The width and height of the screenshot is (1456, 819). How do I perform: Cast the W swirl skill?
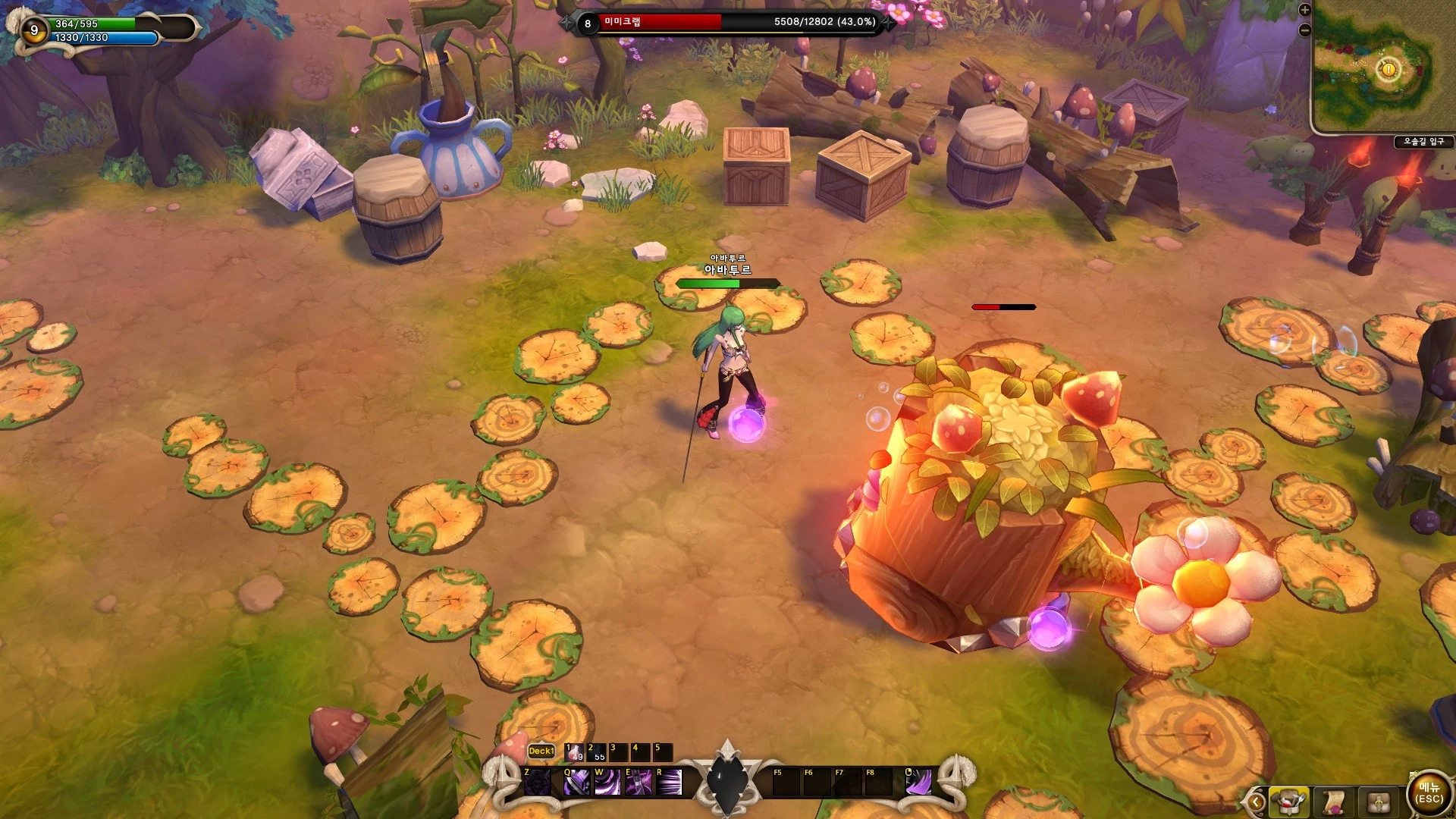click(607, 782)
